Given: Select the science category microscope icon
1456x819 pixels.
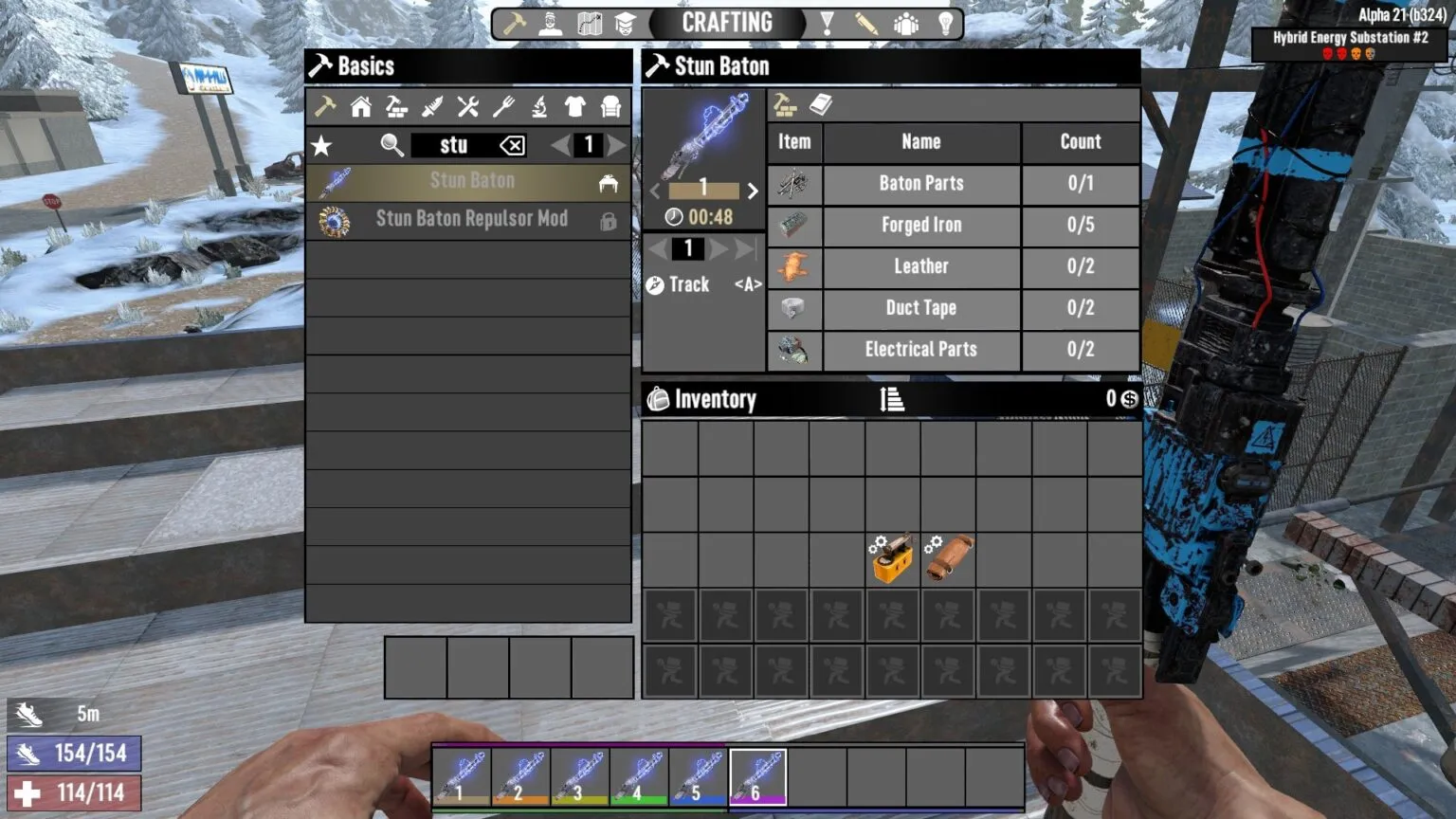Looking at the screenshot, I should point(537,106).
